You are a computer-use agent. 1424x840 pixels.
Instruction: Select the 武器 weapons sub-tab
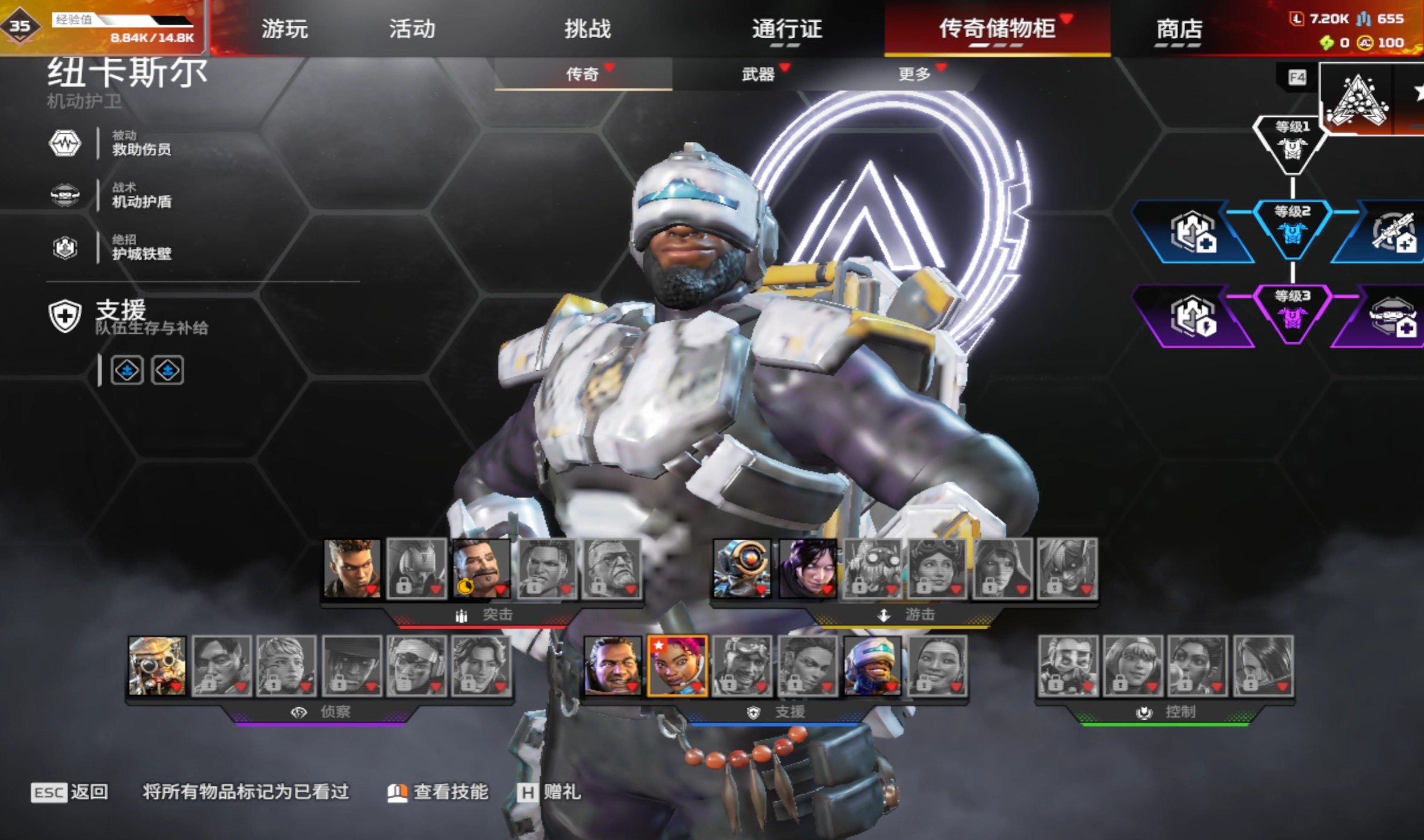click(758, 74)
